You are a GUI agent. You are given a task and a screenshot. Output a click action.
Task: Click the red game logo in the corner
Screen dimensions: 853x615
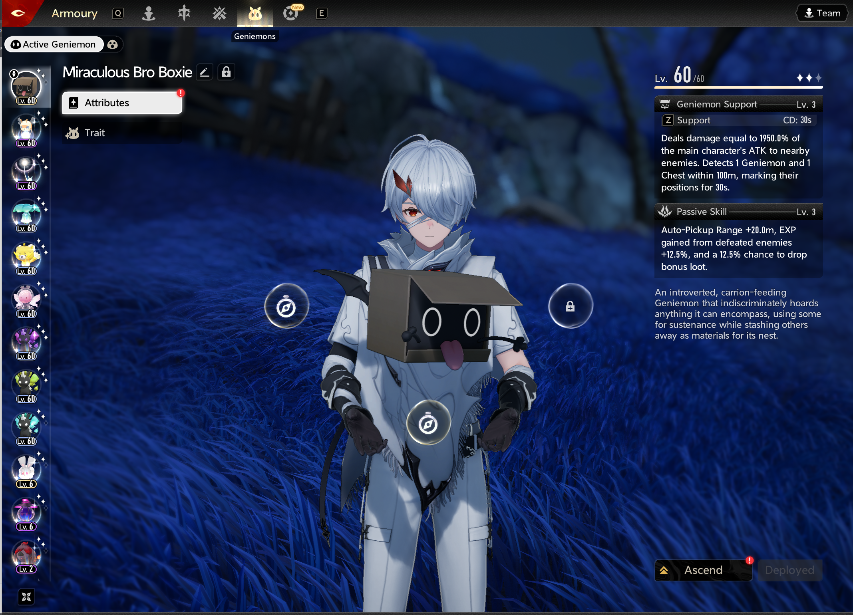pos(19,14)
